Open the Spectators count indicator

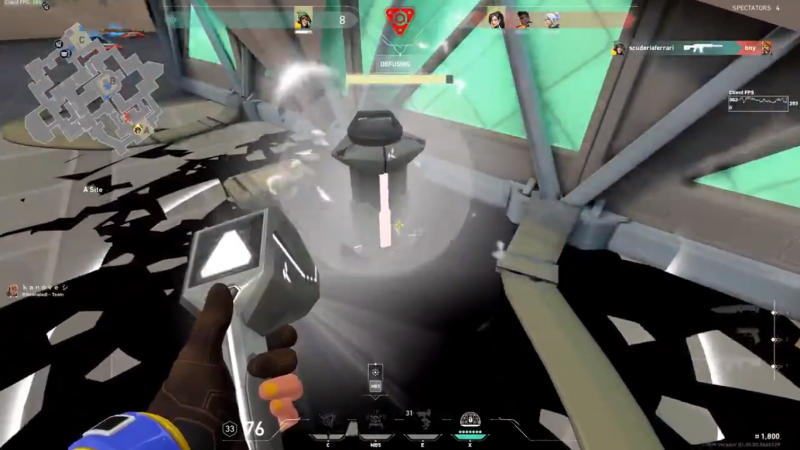click(x=749, y=8)
